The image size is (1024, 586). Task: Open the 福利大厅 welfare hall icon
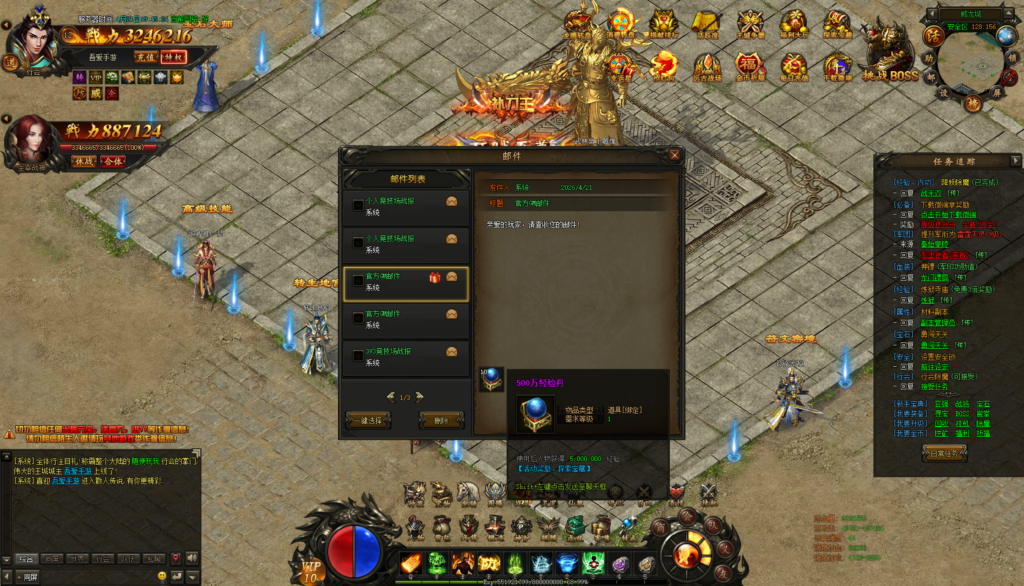tap(793, 24)
